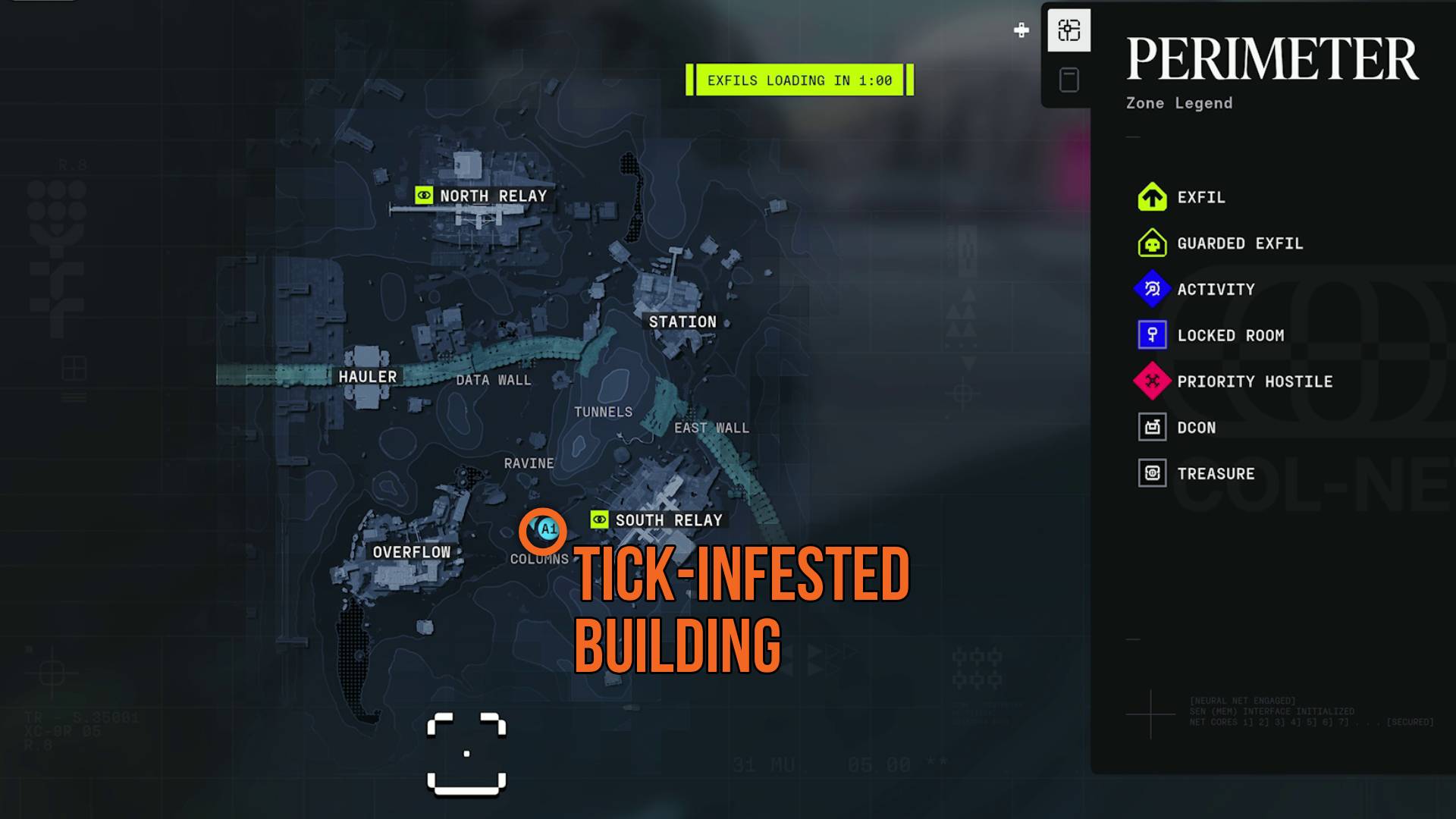The width and height of the screenshot is (1456, 819).
Task: Toggle the eye icon beside SOUTH RELAY
Action: coord(599,520)
